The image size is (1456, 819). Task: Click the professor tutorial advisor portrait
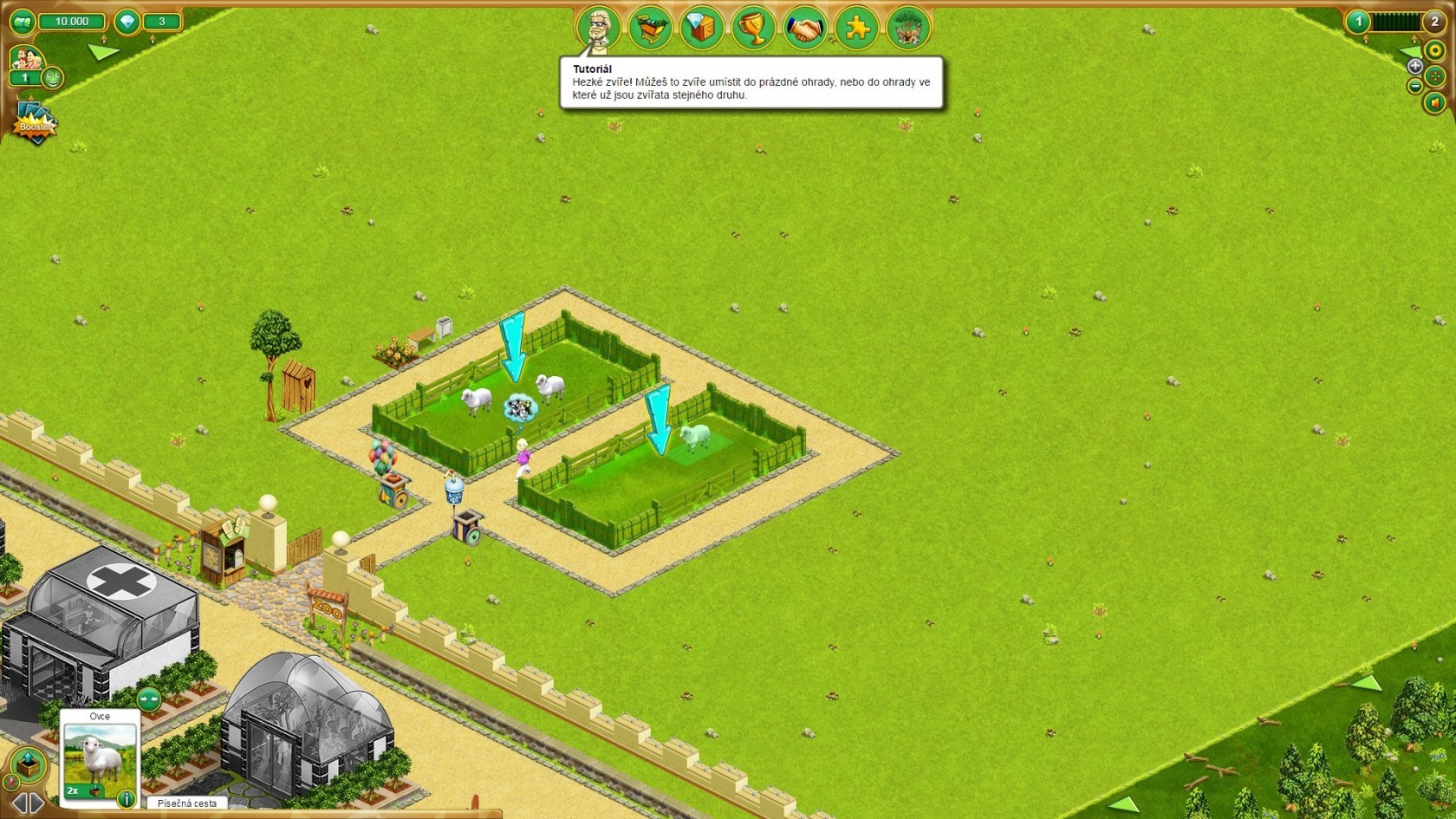pos(598,28)
